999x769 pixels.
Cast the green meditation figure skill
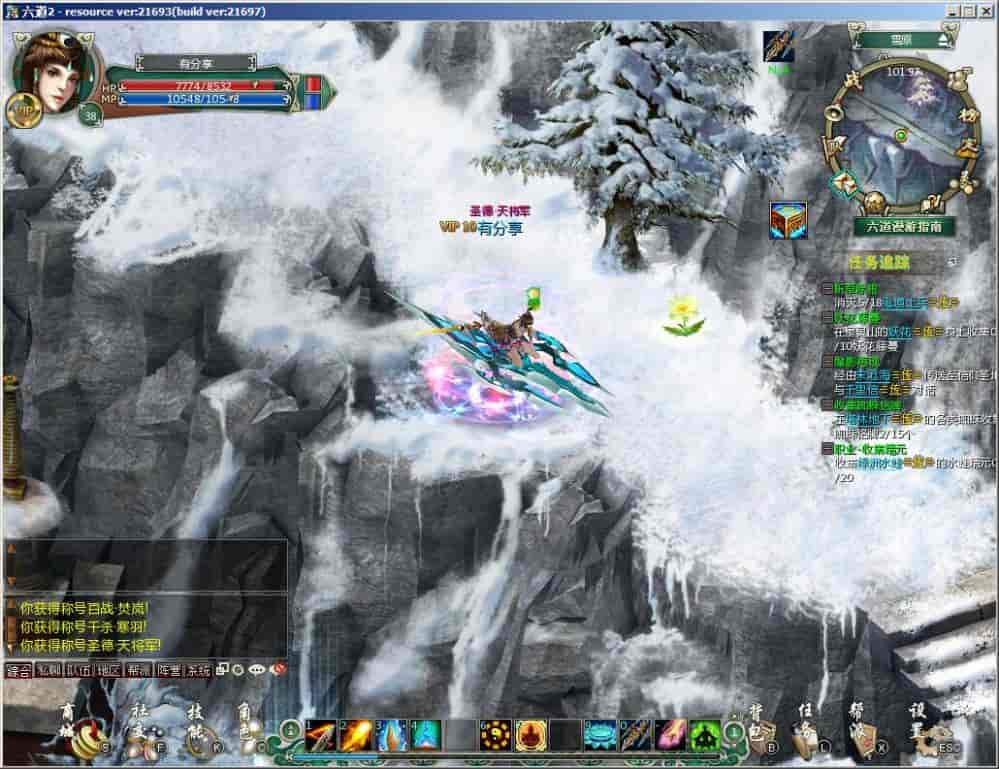coord(704,736)
